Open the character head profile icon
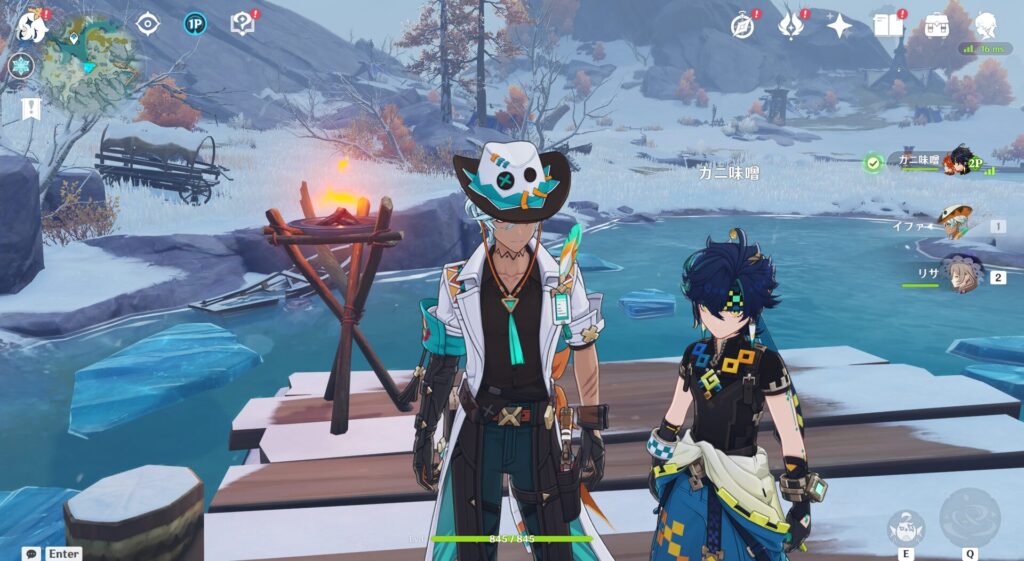The height and width of the screenshot is (561, 1024). pyautogui.click(x=985, y=25)
